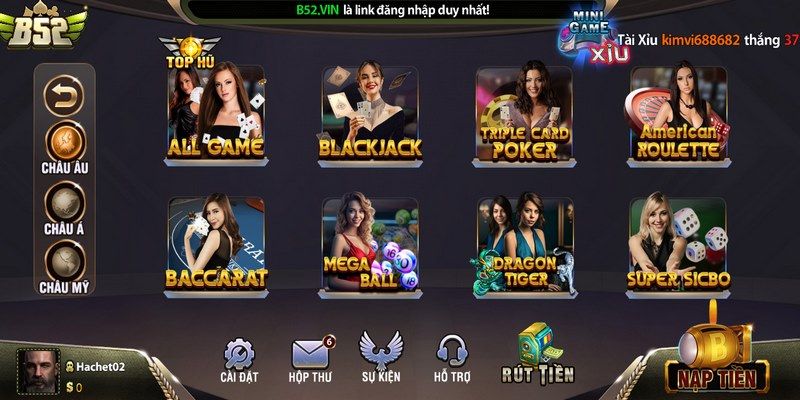
Task: Click the back arrow button
Action: [x=65, y=95]
